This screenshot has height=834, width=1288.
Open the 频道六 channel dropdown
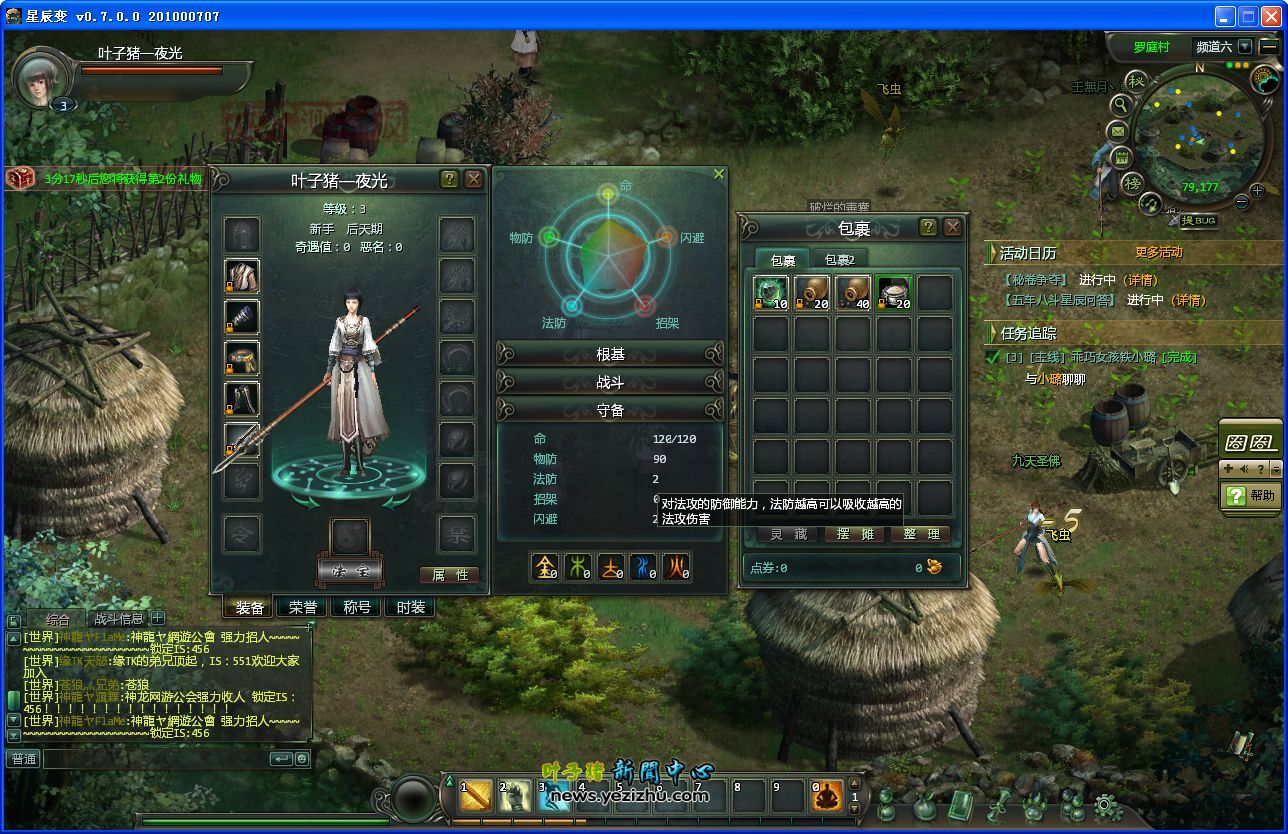tap(1244, 46)
